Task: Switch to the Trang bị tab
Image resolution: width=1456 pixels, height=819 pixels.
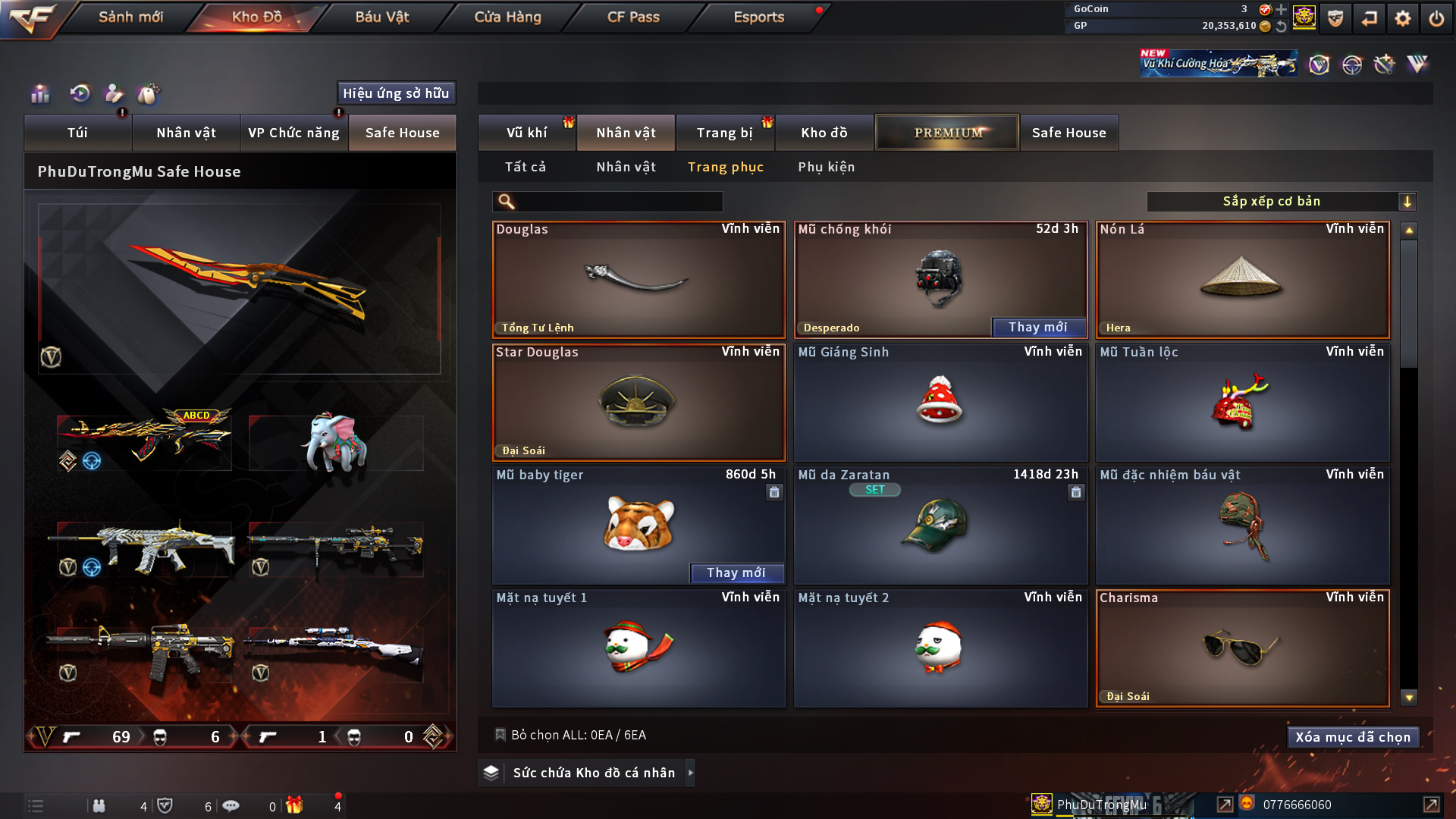Action: [x=724, y=133]
